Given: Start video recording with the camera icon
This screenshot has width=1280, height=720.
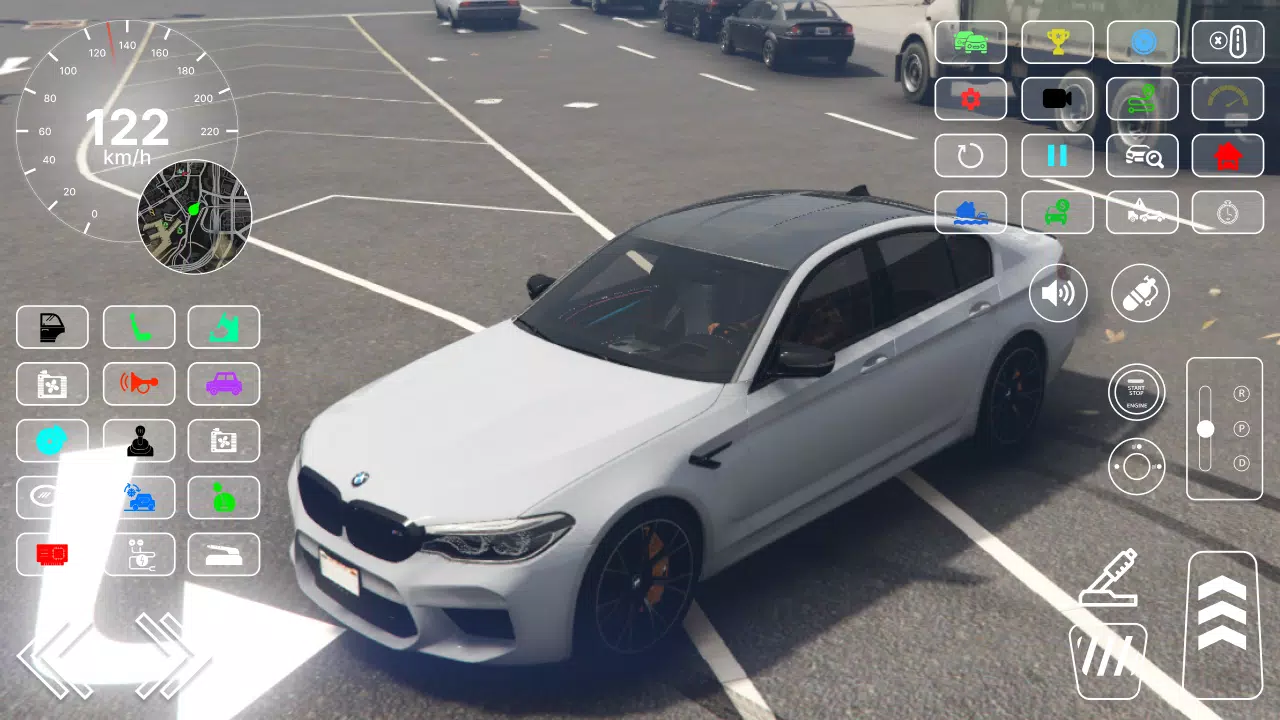Looking at the screenshot, I should [1057, 99].
